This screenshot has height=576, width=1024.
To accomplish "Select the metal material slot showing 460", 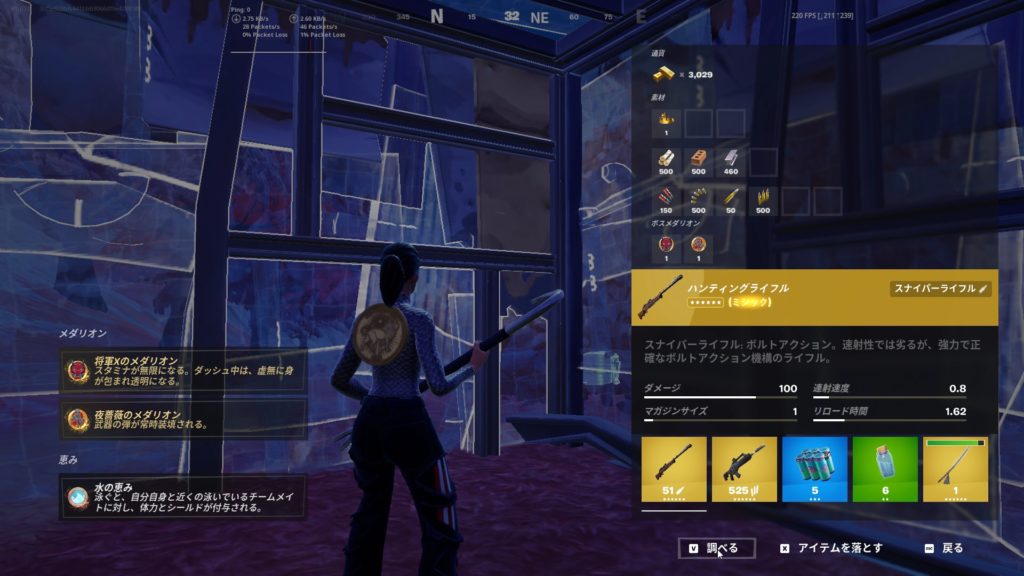I will pos(731,162).
